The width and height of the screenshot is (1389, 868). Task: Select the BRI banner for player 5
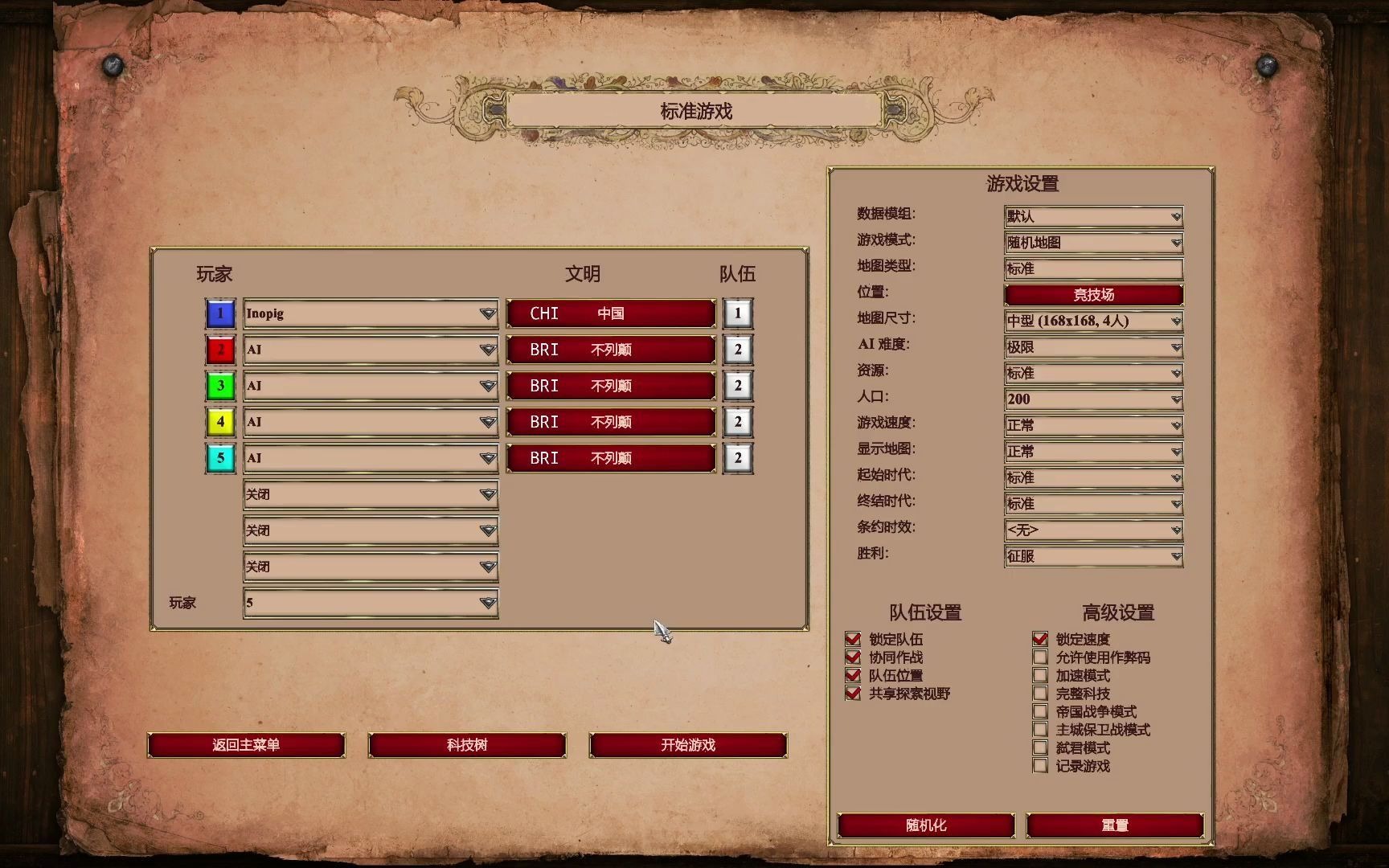(x=609, y=458)
